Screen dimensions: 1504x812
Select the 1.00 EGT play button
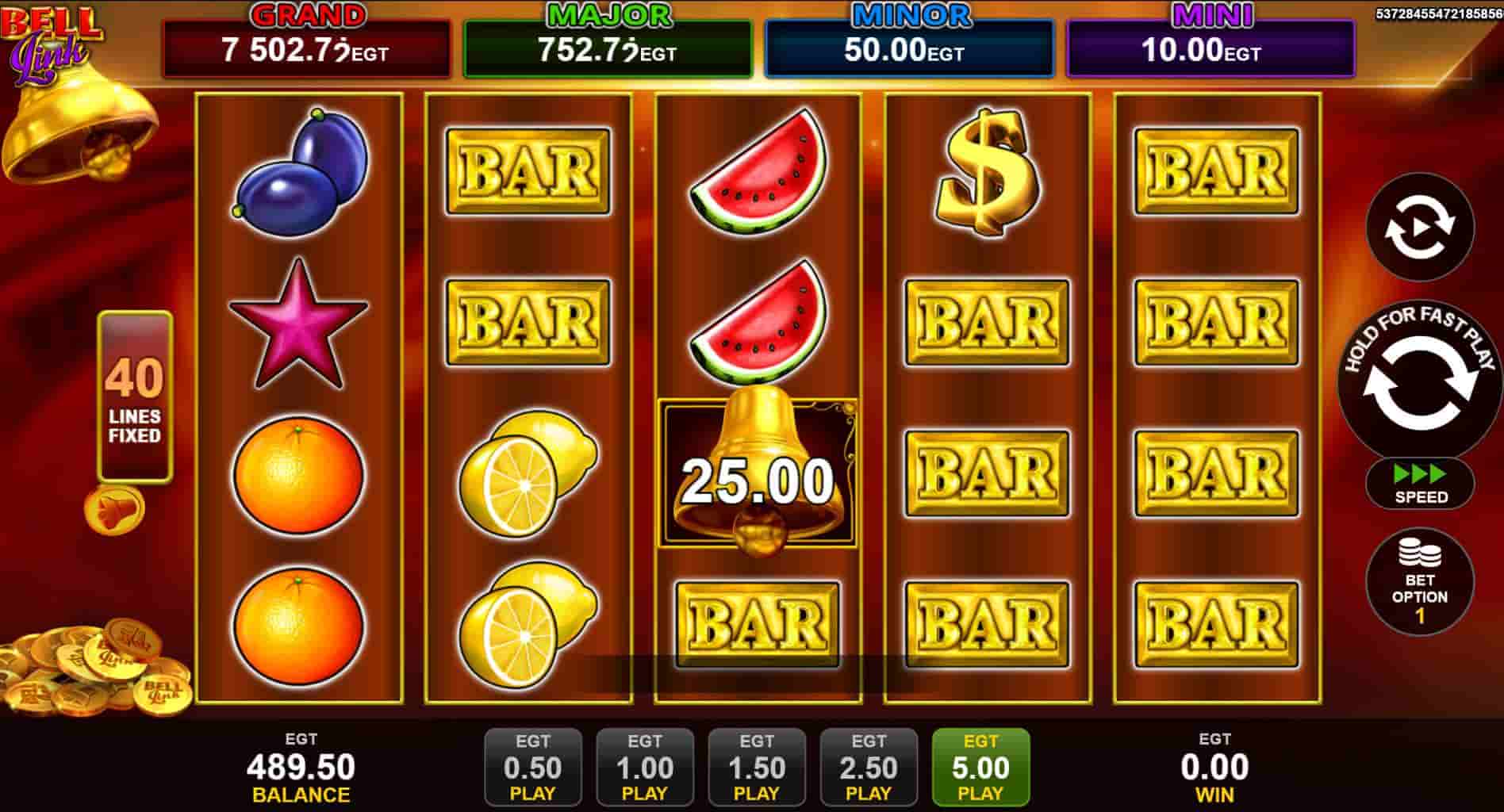tap(644, 767)
